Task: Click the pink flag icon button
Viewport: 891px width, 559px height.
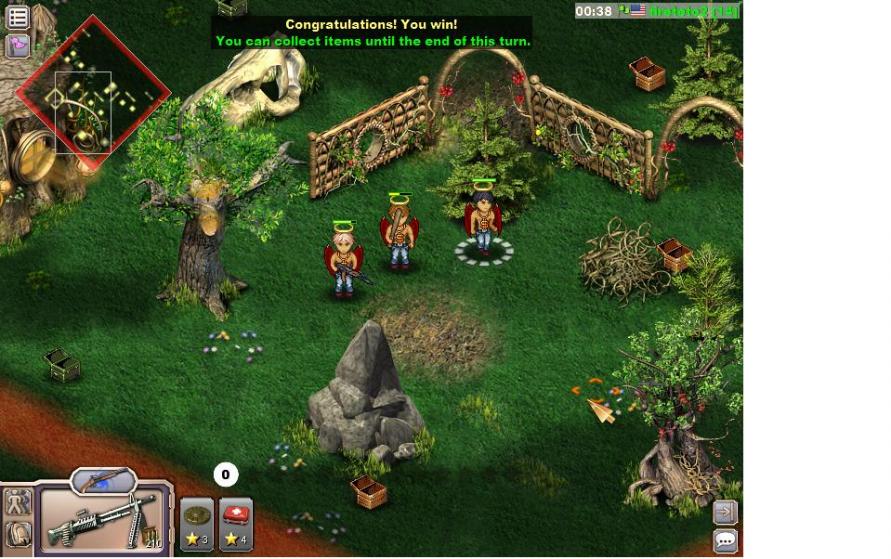Action: [x=18, y=46]
